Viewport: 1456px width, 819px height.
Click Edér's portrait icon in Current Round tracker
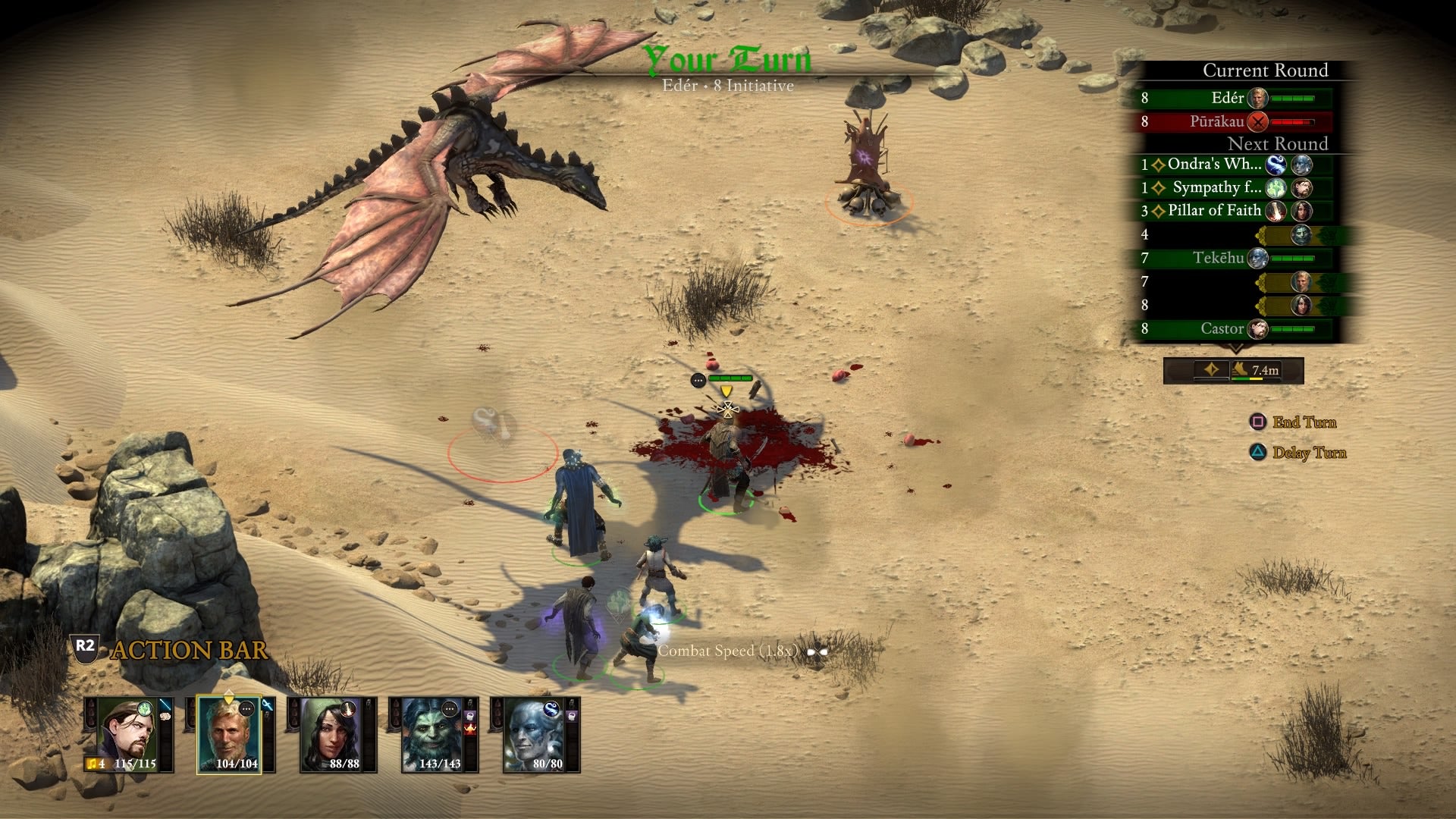pos(1257,98)
